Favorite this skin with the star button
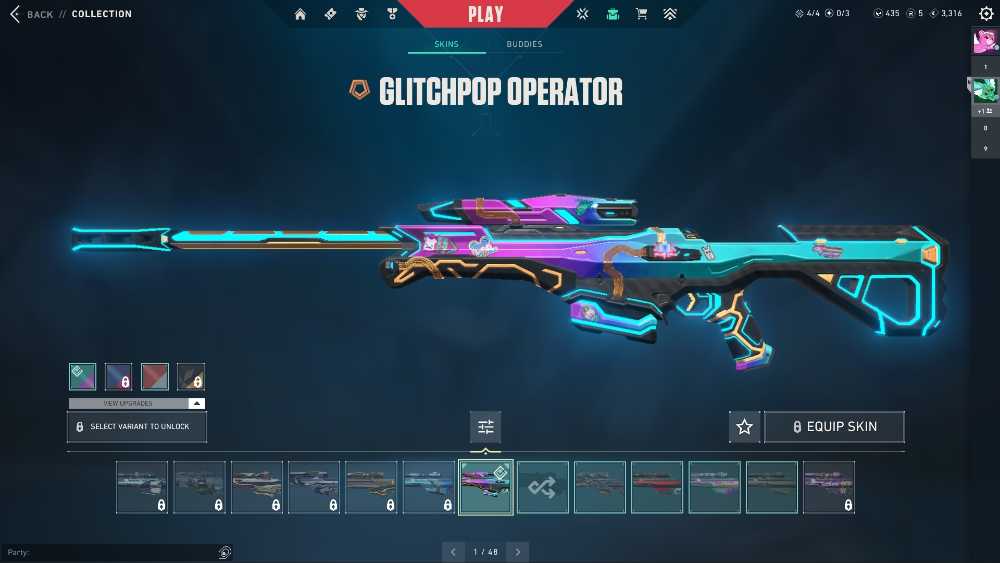This screenshot has height=563, width=1000. [744, 427]
